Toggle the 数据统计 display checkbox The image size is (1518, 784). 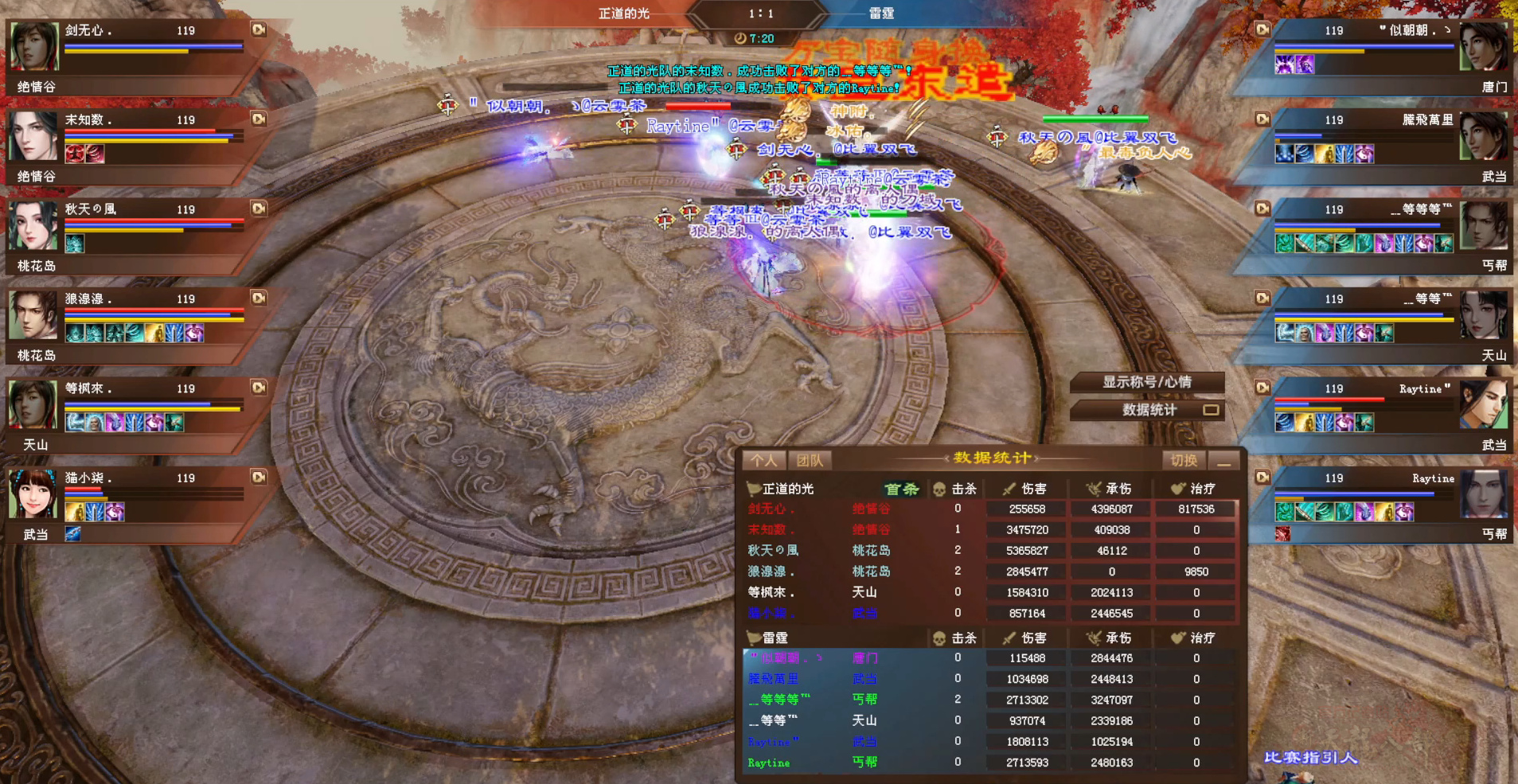1212,411
